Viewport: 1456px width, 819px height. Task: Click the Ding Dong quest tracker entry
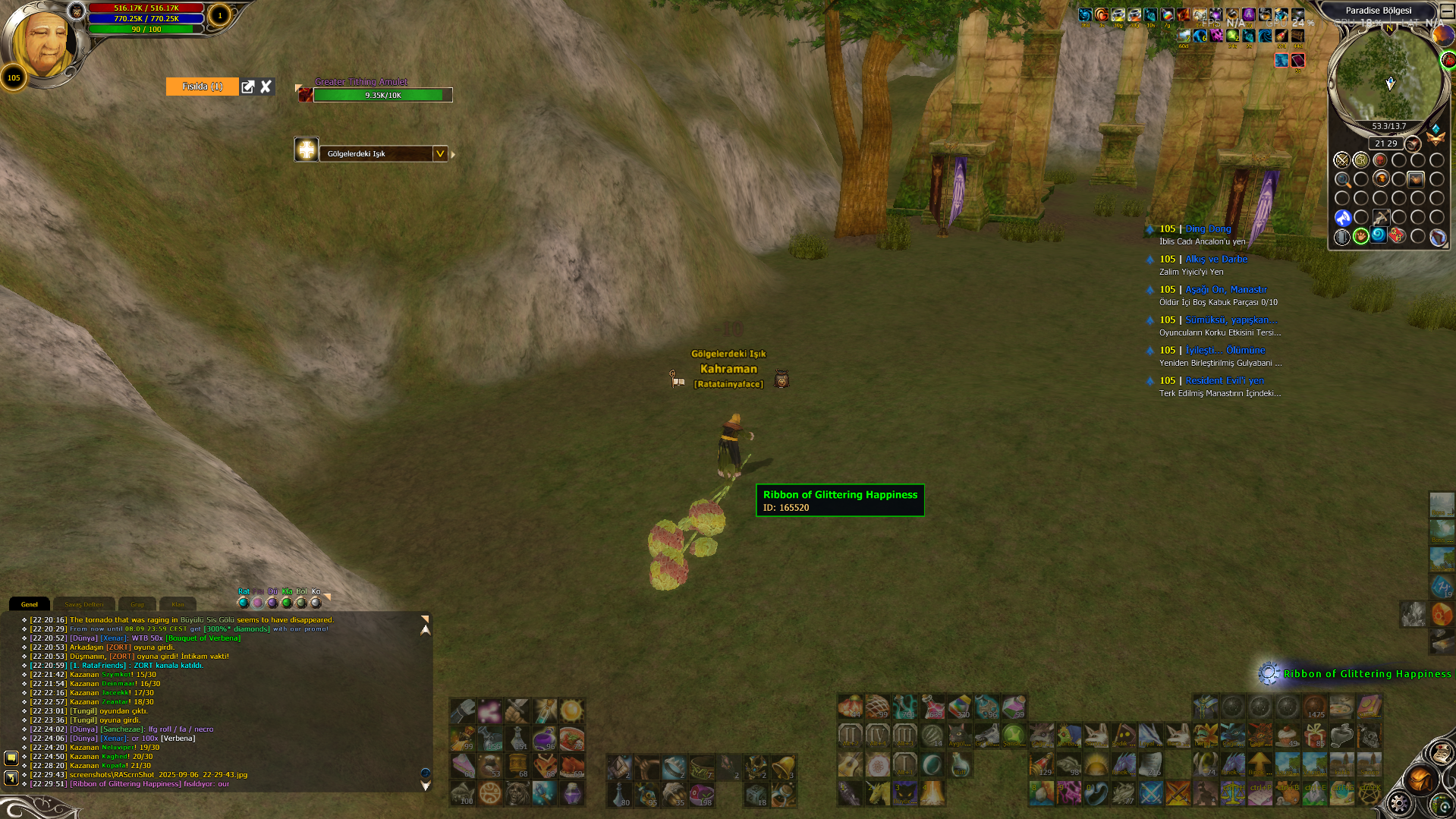1208,228
